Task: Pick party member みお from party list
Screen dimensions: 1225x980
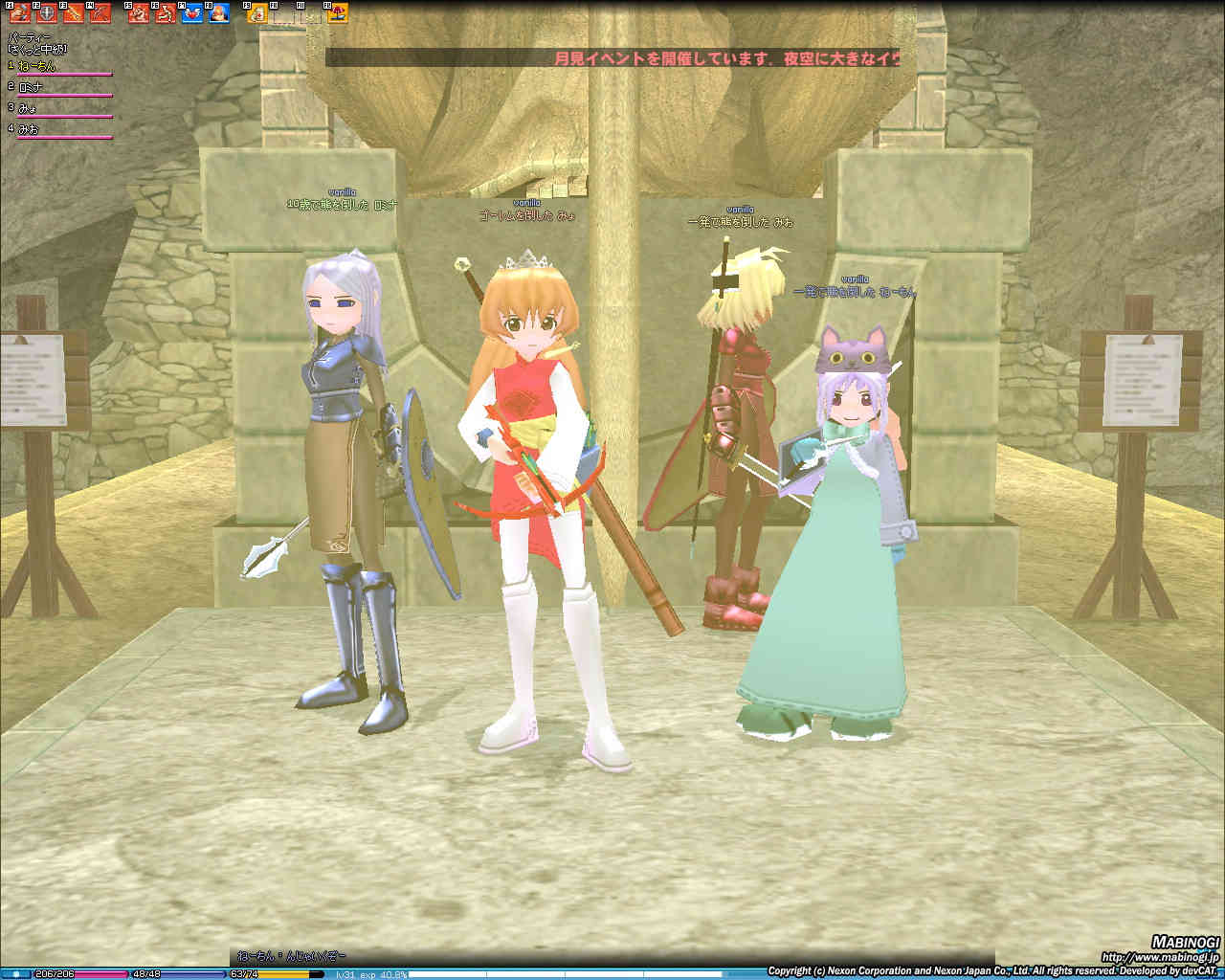Action: (x=29, y=129)
